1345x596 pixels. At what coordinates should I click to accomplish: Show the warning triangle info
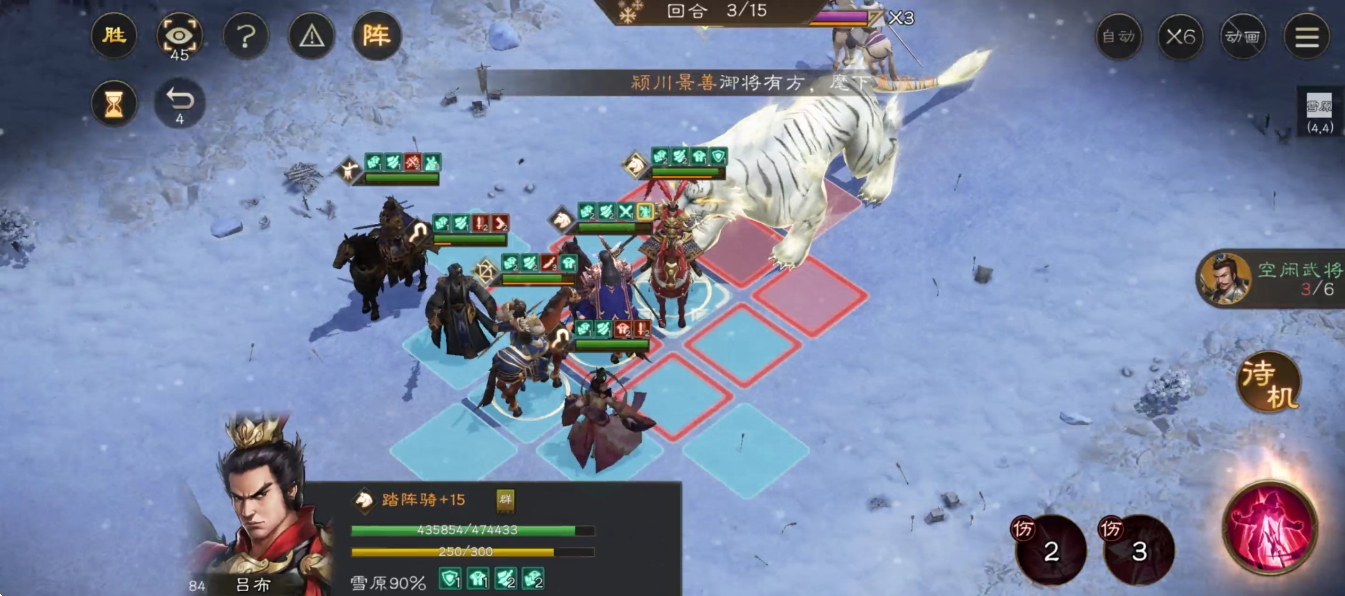click(x=312, y=37)
